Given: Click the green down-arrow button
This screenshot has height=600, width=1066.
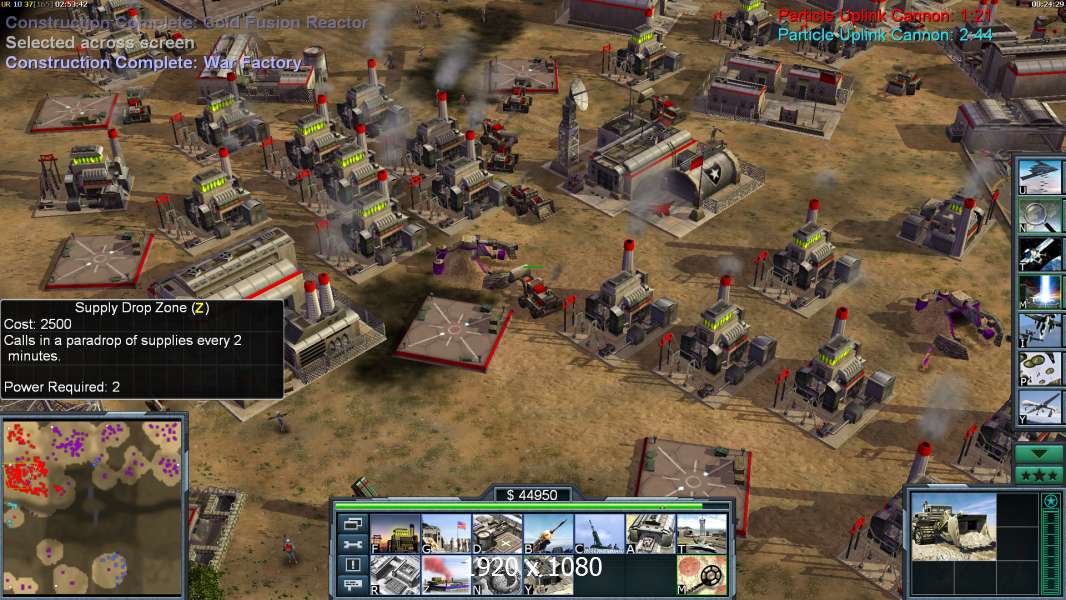Looking at the screenshot, I should point(1039,453).
